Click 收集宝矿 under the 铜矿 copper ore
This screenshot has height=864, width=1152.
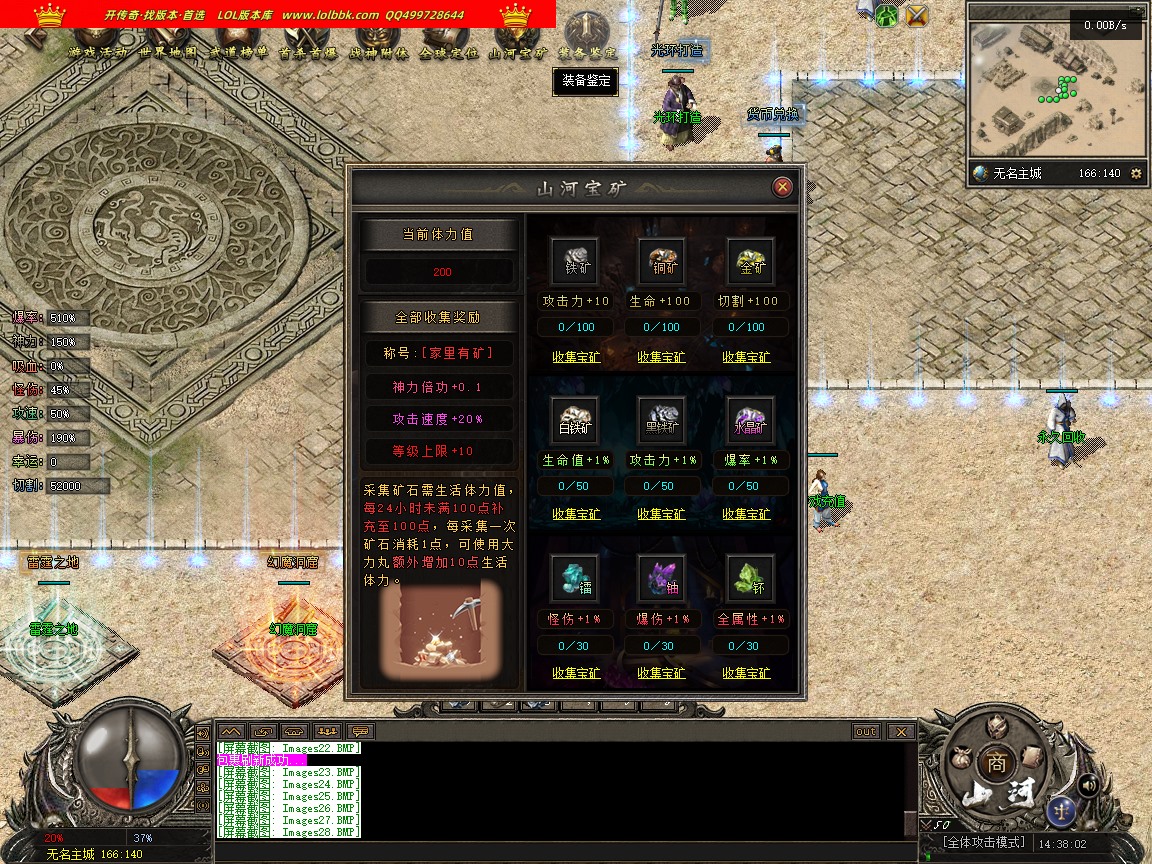661,357
